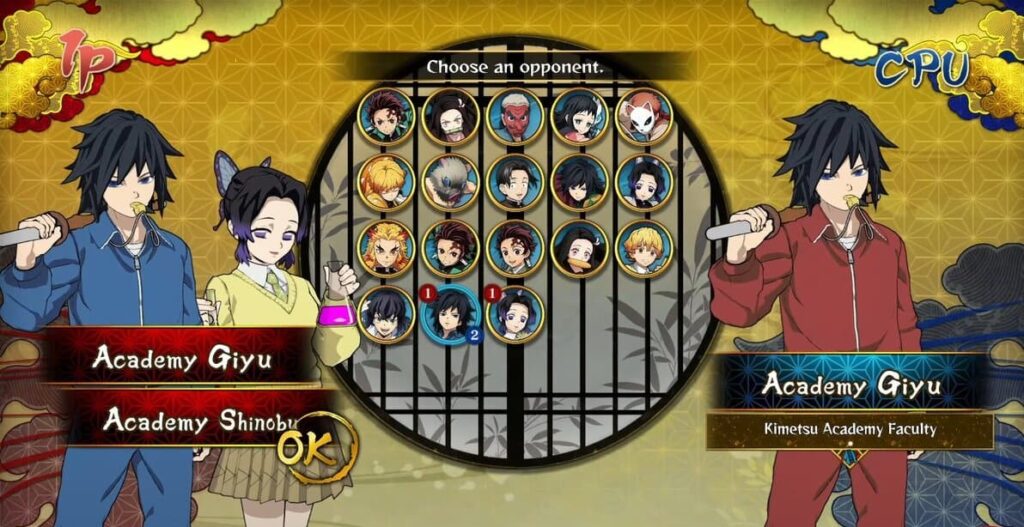1024x527 pixels.
Task: Pick flame-haired Rengoku as opponent
Action: pyautogui.click(x=386, y=248)
